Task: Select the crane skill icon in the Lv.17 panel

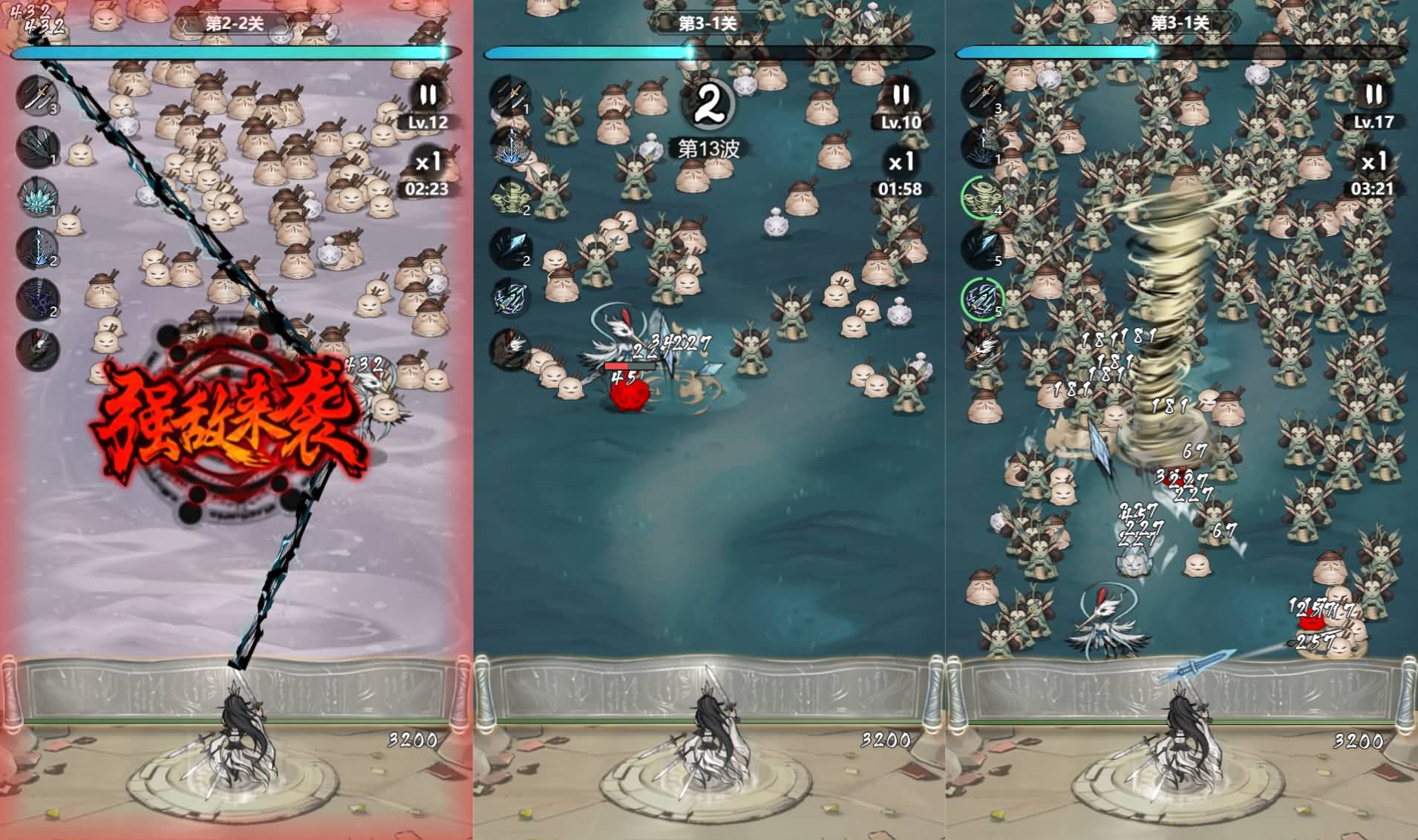Action: point(982,347)
